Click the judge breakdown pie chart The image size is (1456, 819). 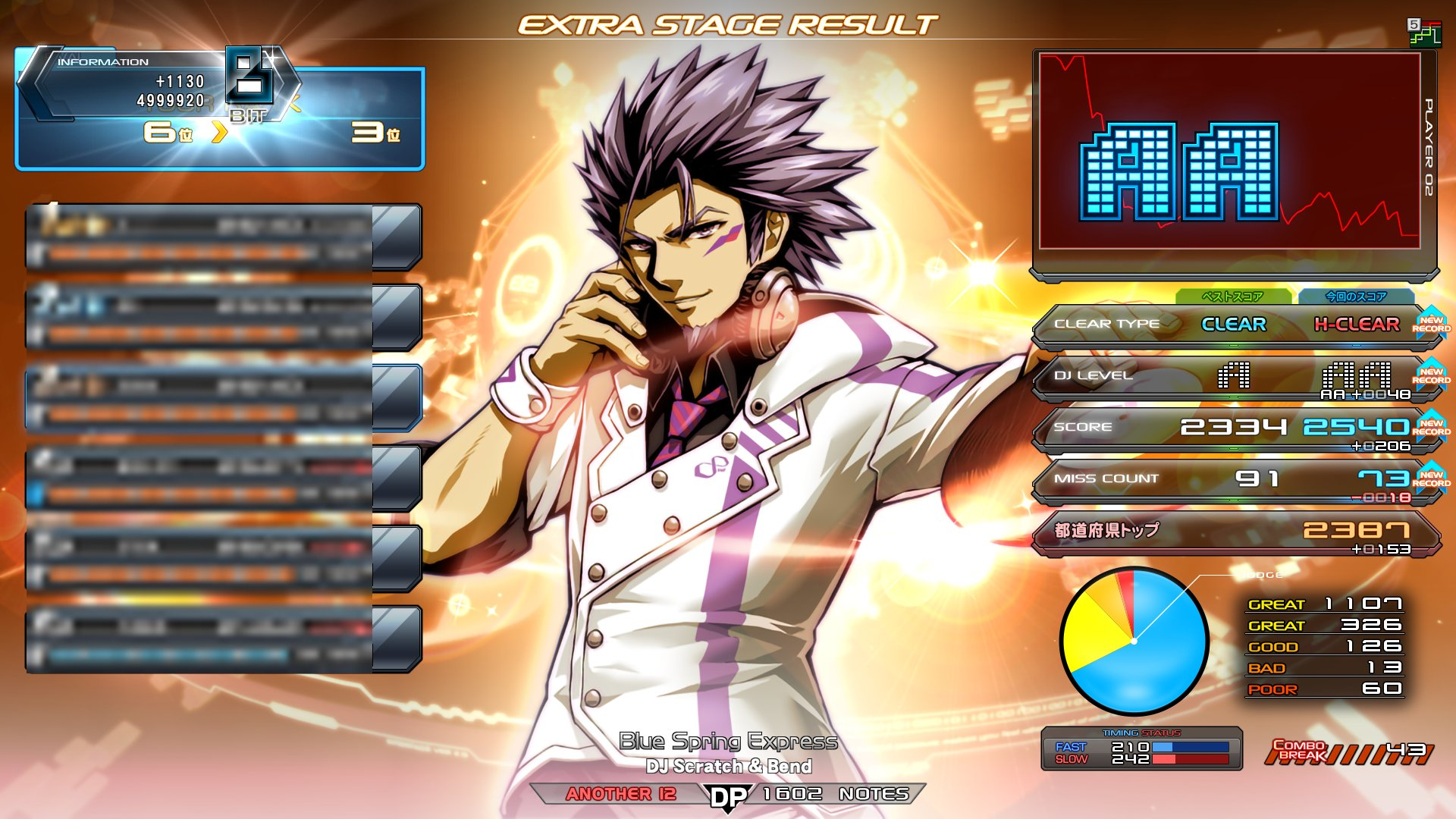(1133, 641)
